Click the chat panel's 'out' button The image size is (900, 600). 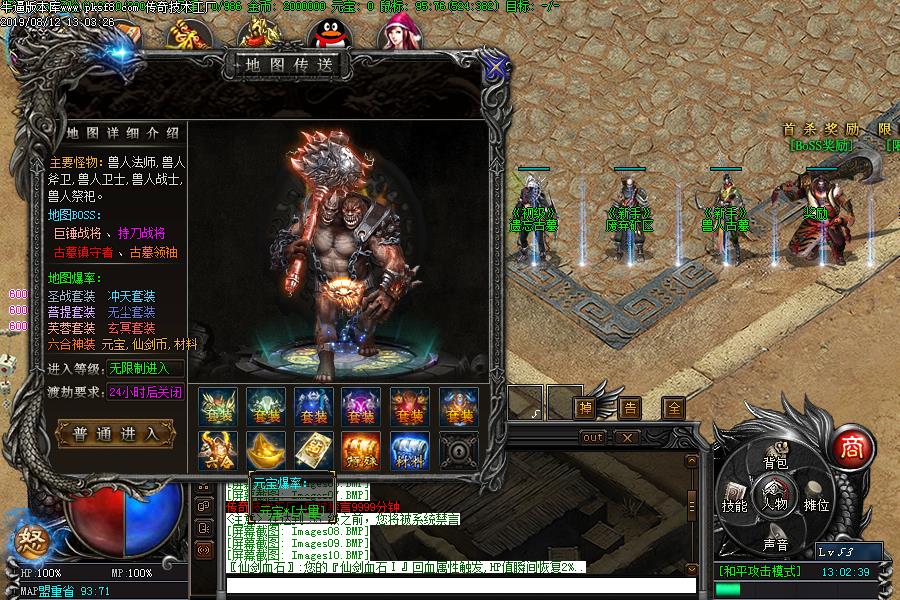pos(593,437)
